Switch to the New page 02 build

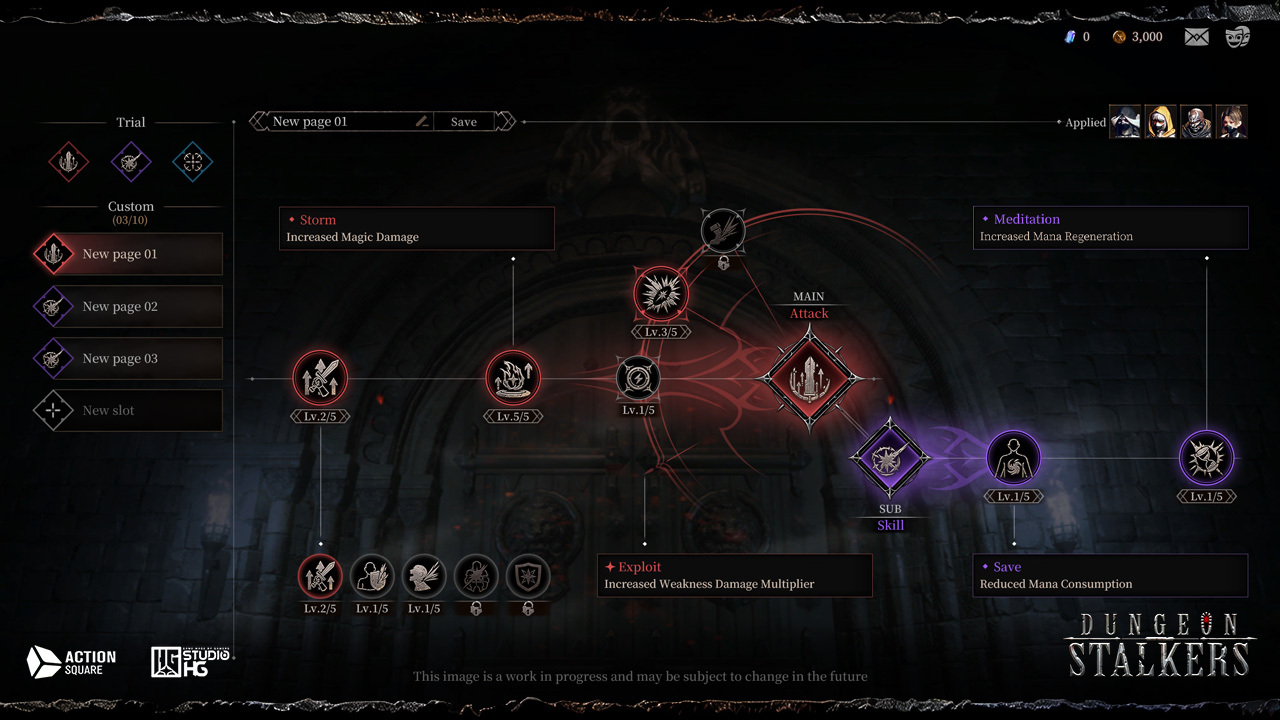pyautogui.click(x=130, y=306)
